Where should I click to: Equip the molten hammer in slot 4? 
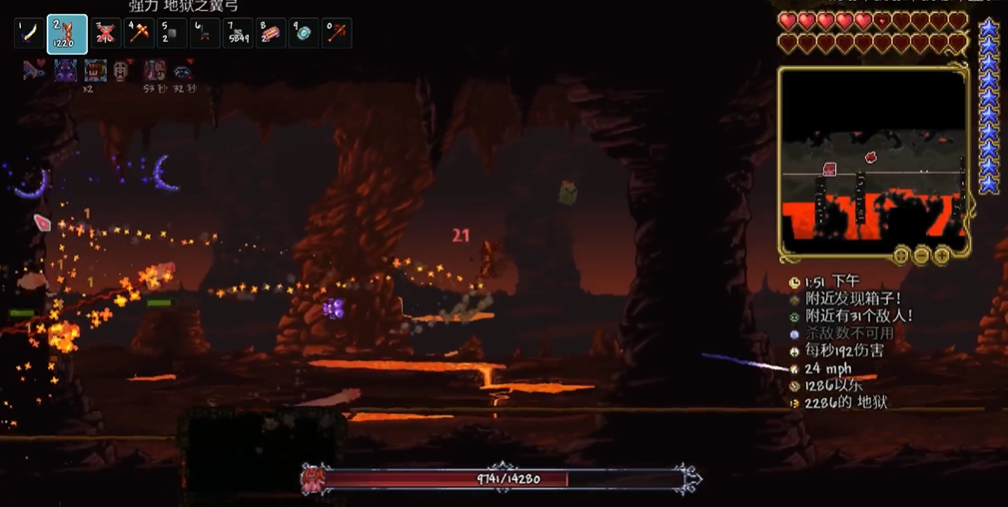pyautogui.click(x=139, y=33)
